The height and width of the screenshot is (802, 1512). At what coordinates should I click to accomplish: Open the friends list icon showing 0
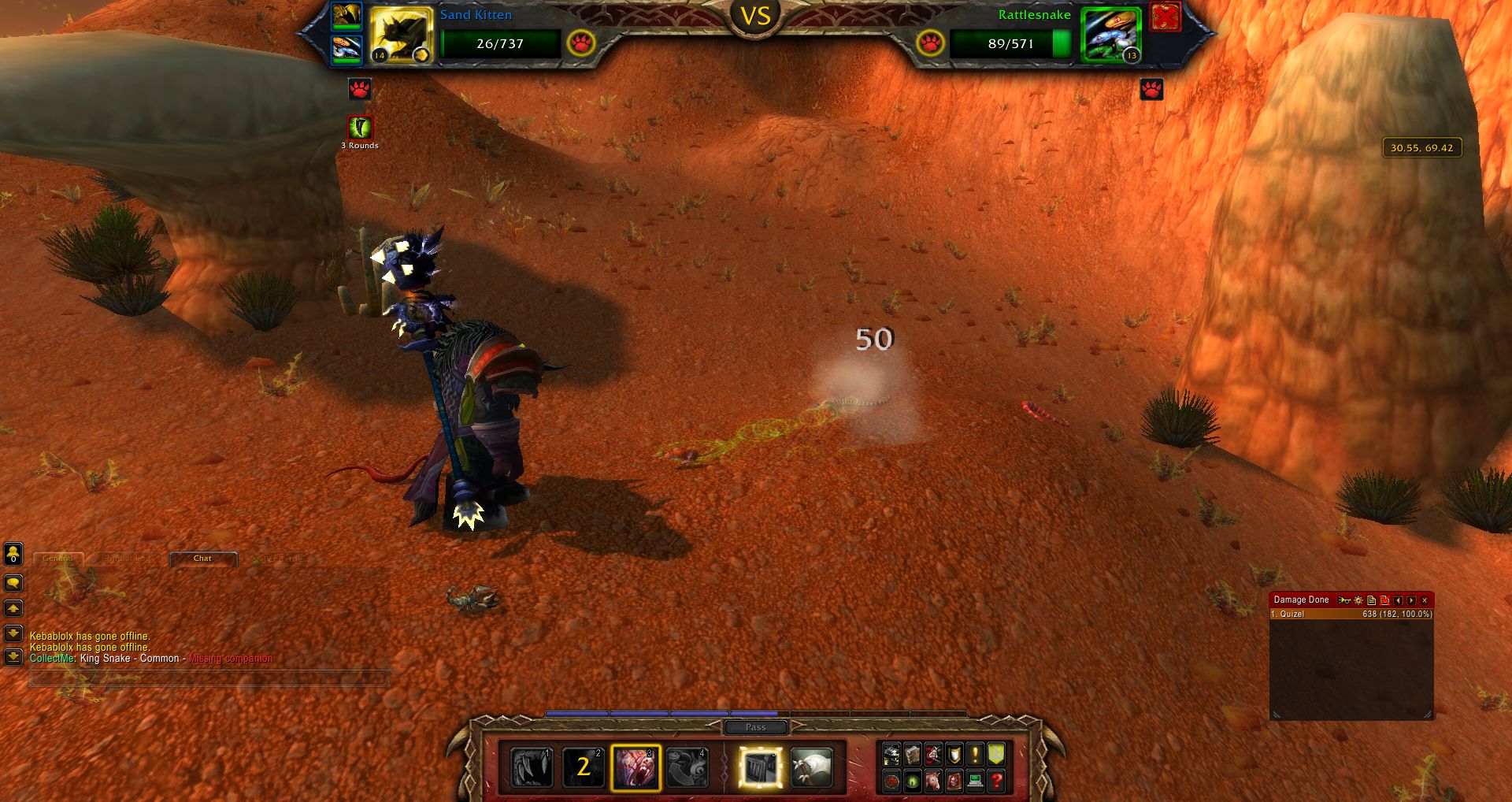click(13, 555)
